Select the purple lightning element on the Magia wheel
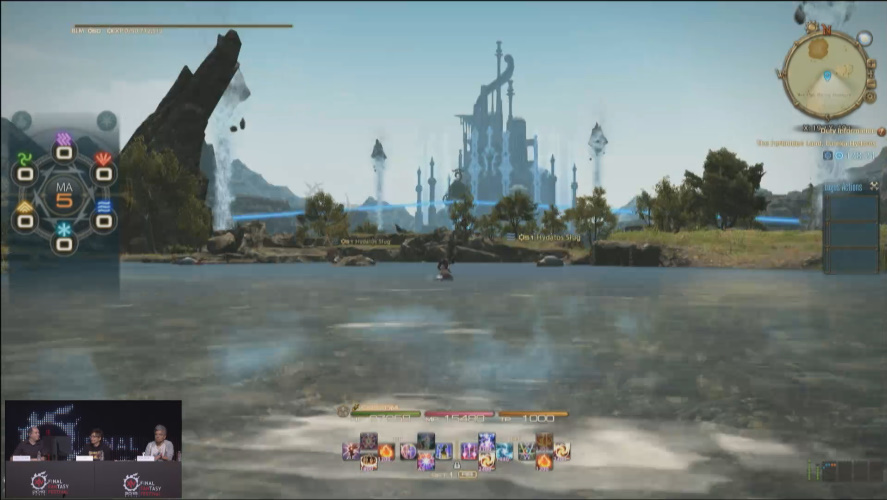 tap(64, 139)
